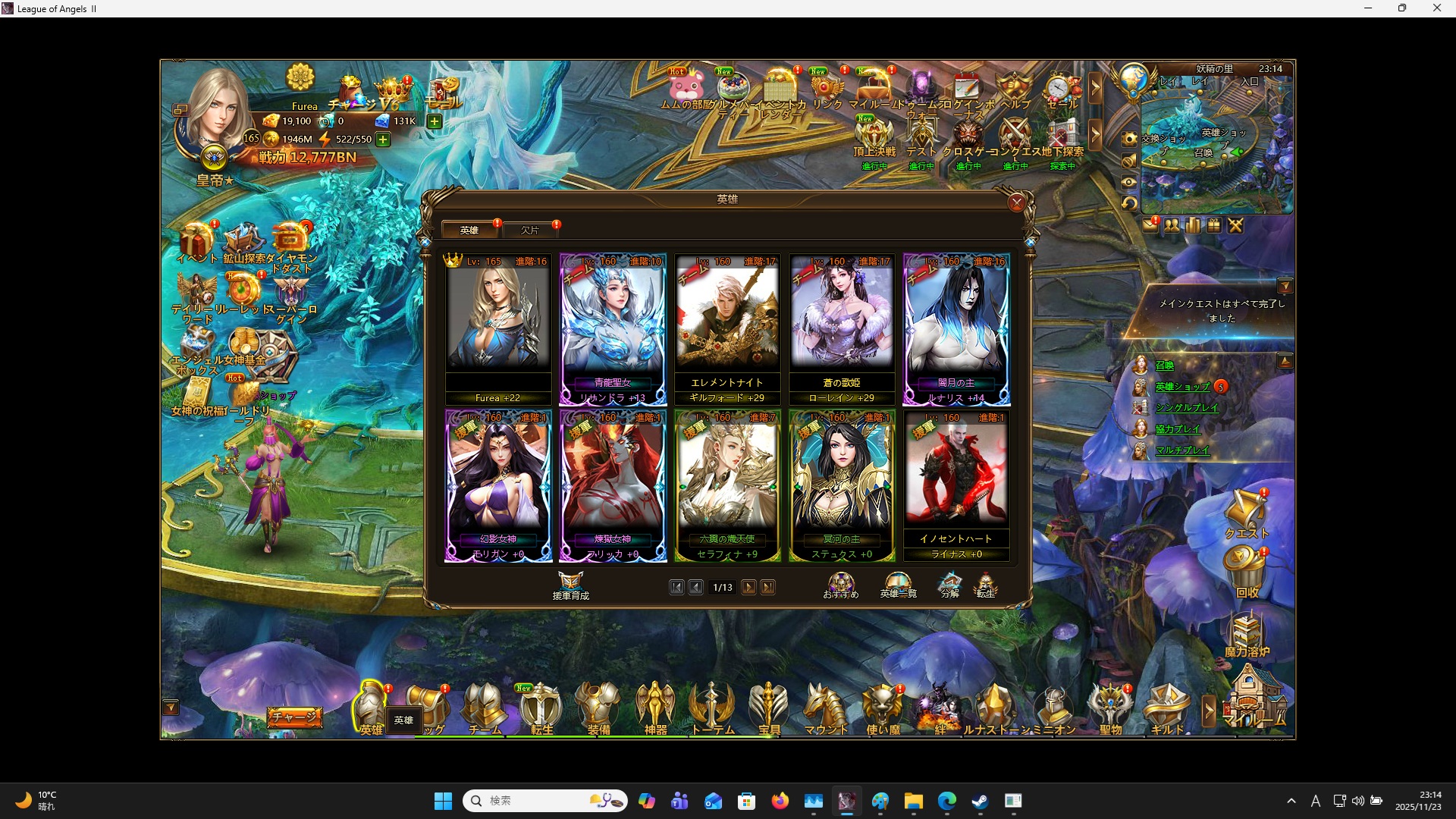The height and width of the screenshot is (819, 1456).
Task: Open the 英雄一覧 hero list
Action: (x=897, y=585)
